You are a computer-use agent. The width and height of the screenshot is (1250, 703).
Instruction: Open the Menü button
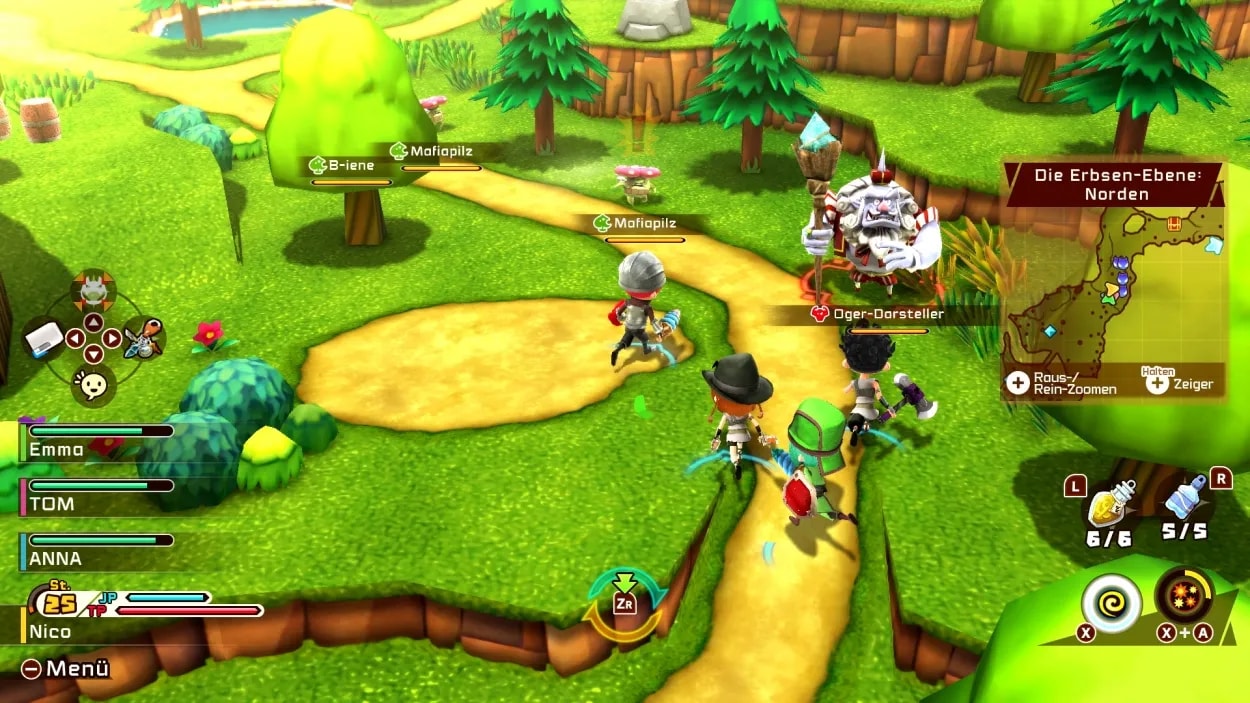tap(65, 668)
